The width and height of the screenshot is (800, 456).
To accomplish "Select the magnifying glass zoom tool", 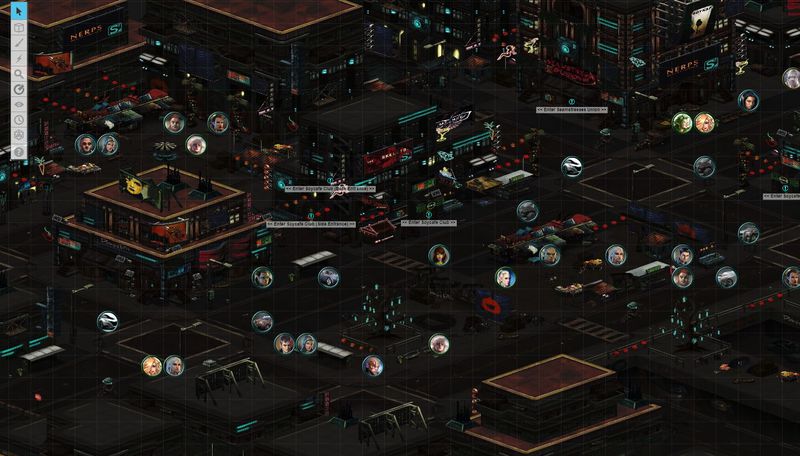I will pos(18,73).
